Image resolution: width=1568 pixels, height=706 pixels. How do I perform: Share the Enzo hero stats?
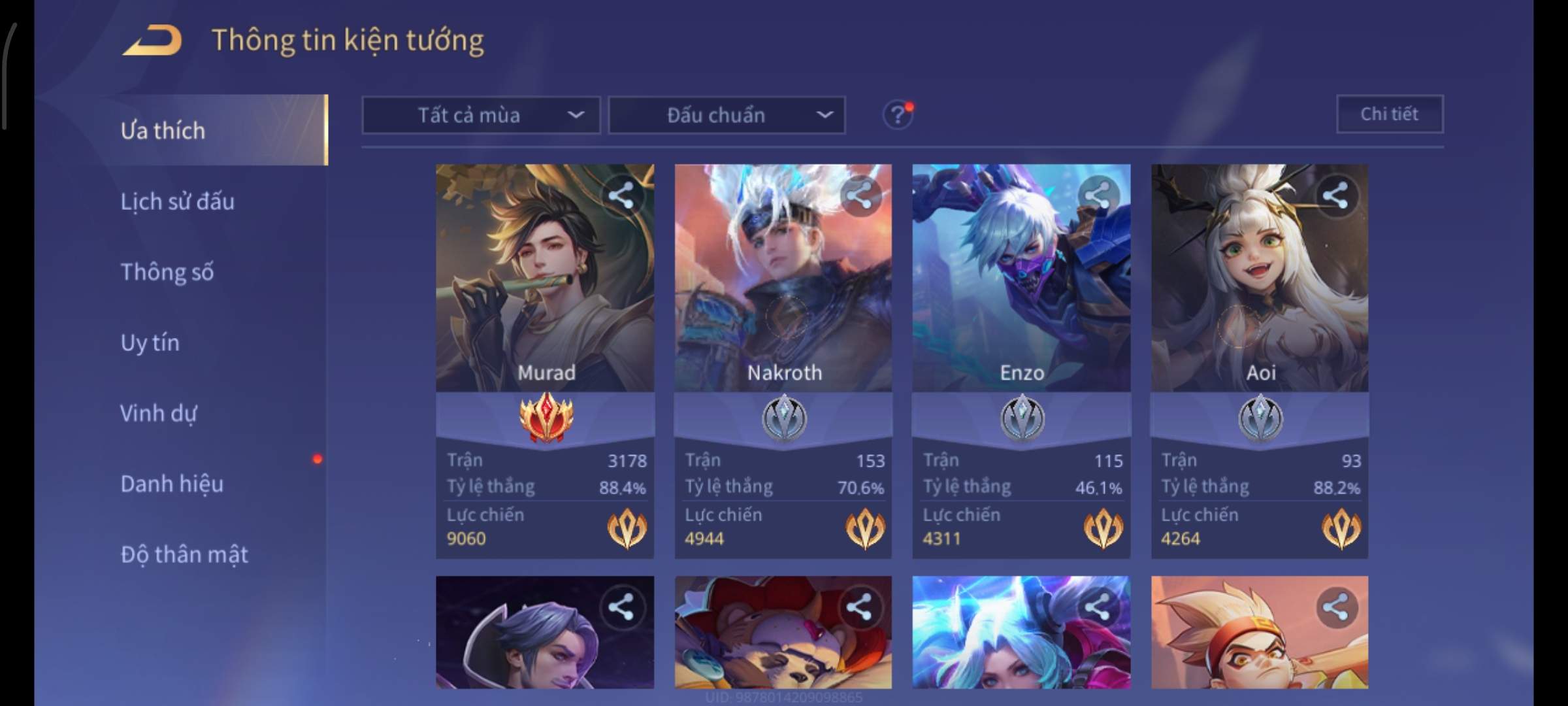1098,195
